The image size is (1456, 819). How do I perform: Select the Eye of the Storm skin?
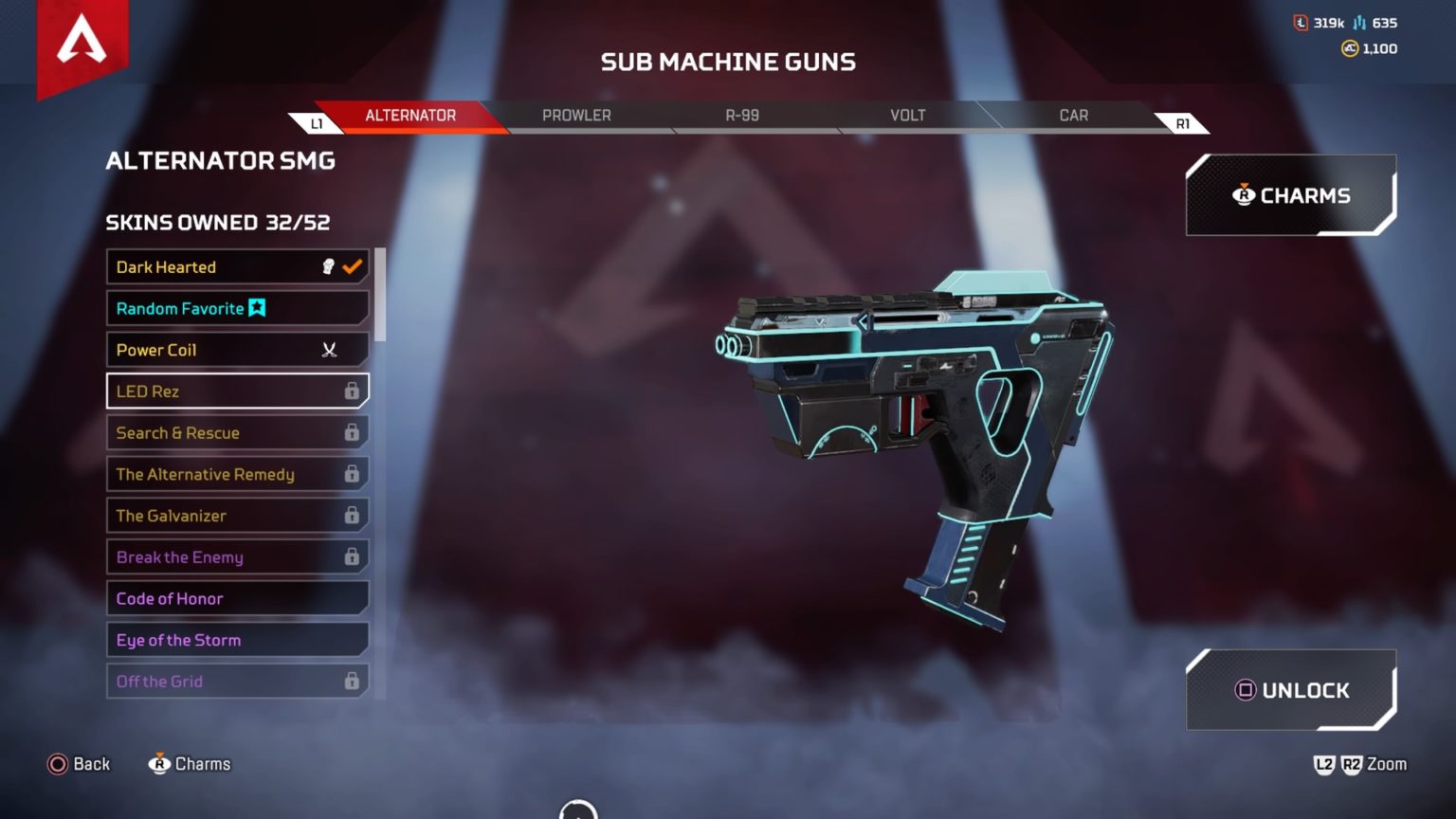click(x=237, y=640)
